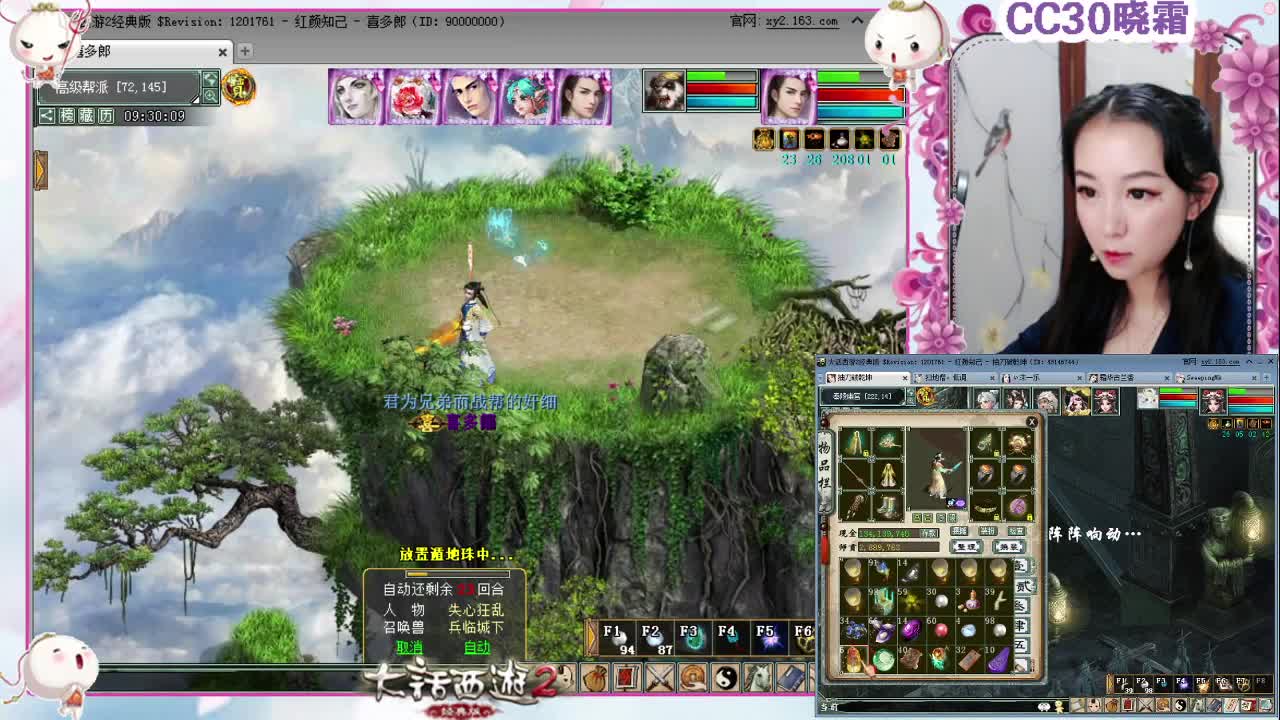Click the share icon left of the clock
The width and height of the screenshot is (1280, 720).
coord(46,116)
